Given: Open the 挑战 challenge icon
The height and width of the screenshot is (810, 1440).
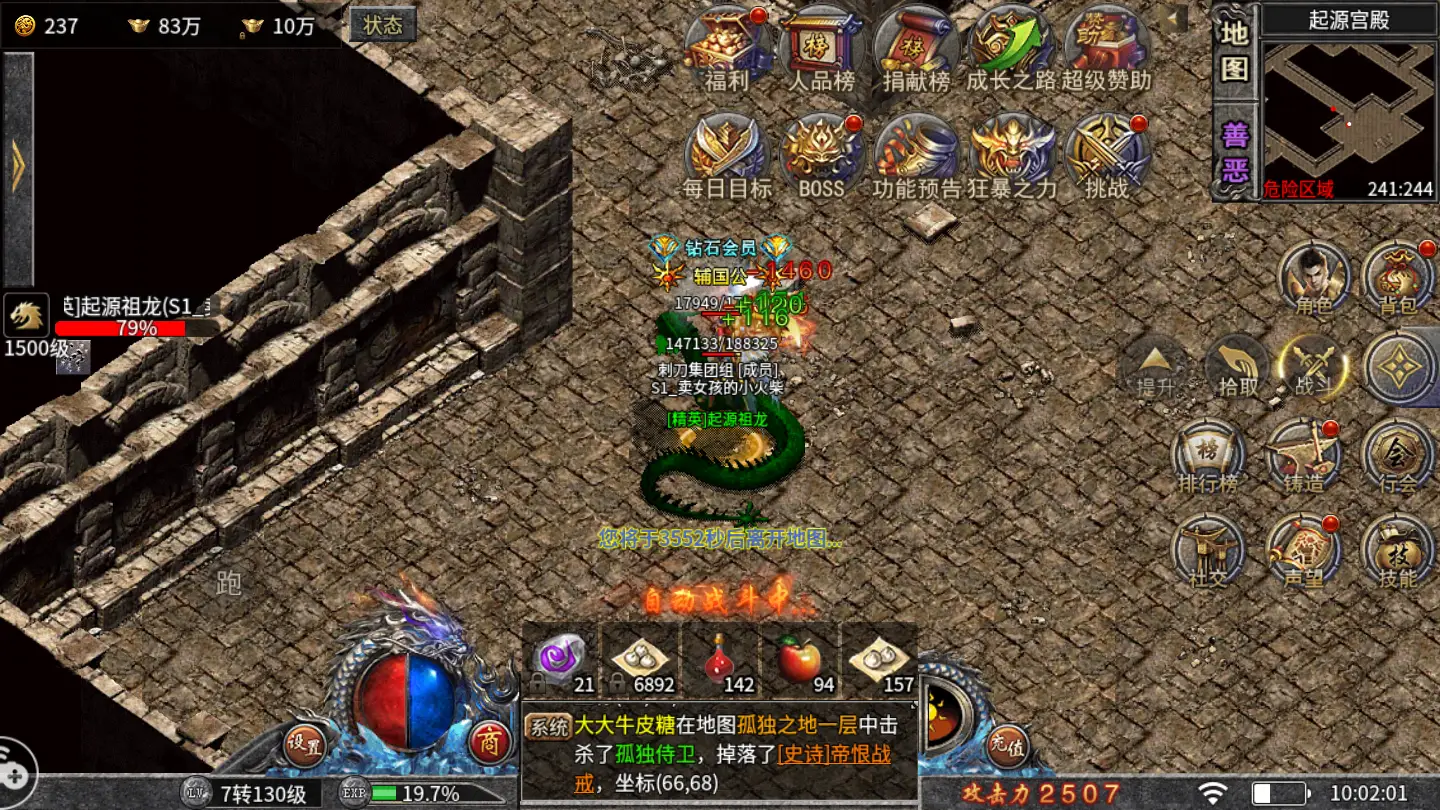Looking at the screenshot, I should point(1105,152).
